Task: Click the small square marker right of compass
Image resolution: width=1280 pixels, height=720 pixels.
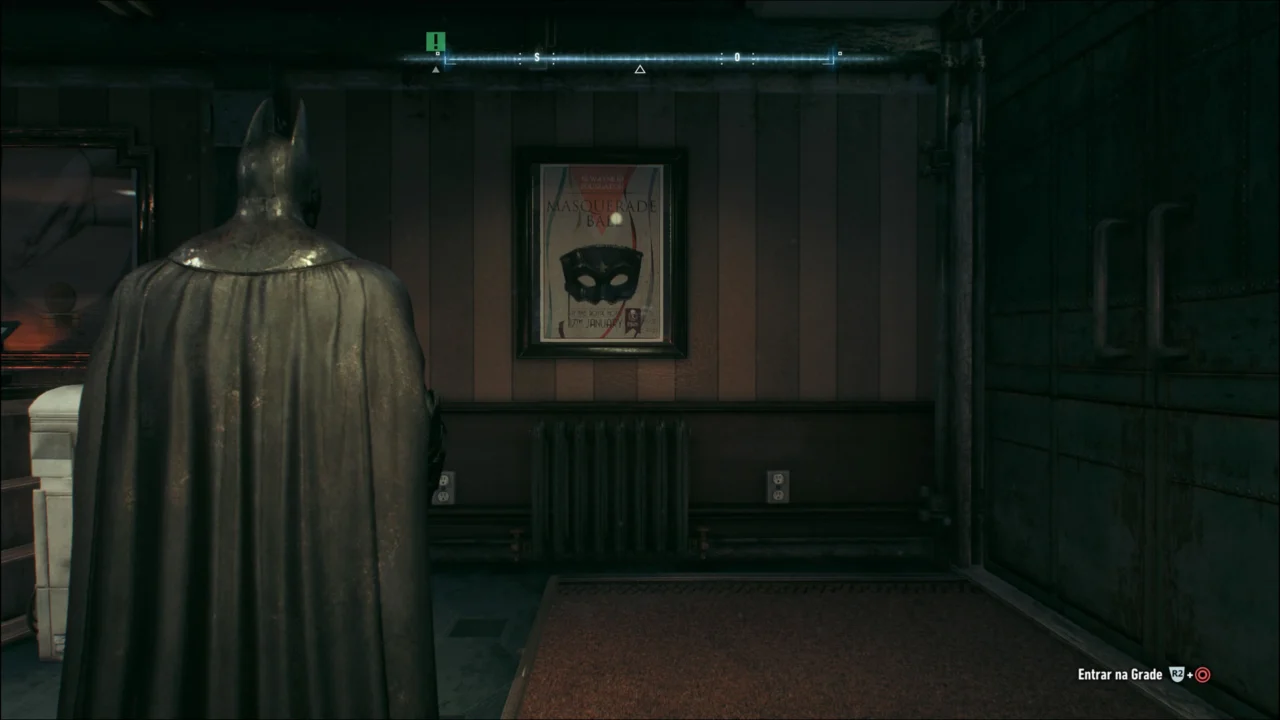Action: 839,55
